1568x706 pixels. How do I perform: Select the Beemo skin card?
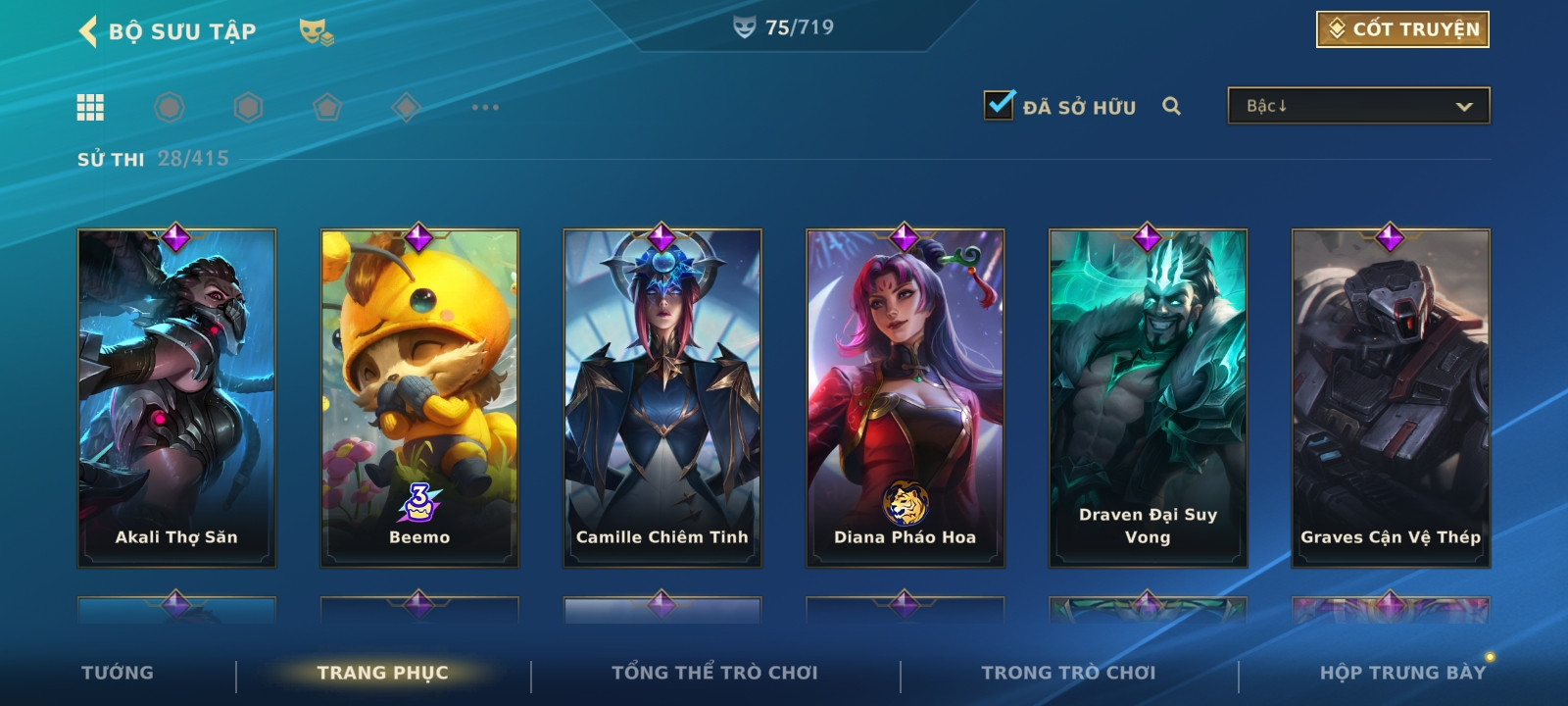(419, 397)
